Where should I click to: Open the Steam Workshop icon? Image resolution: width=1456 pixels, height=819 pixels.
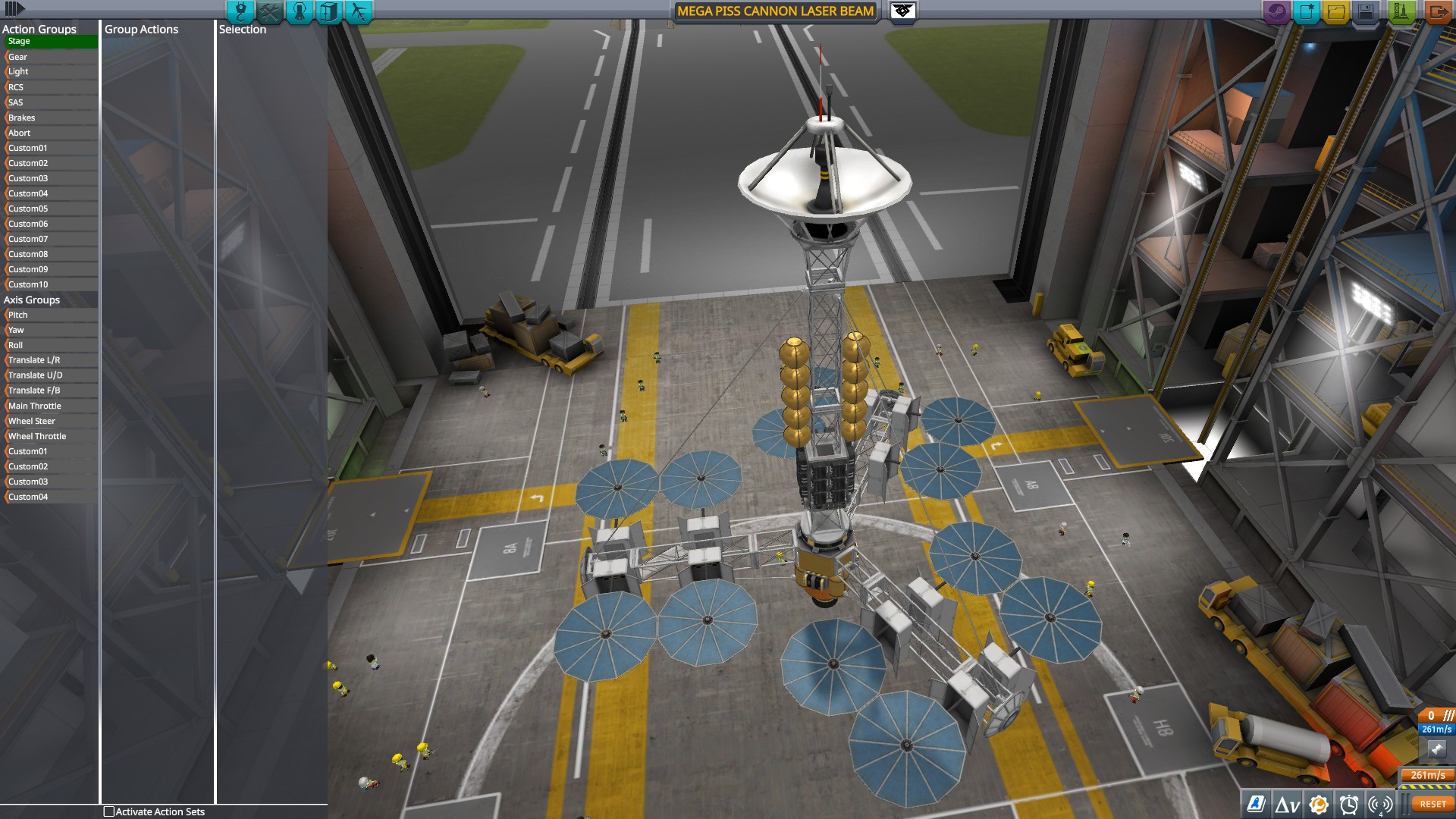point(1276,11)
